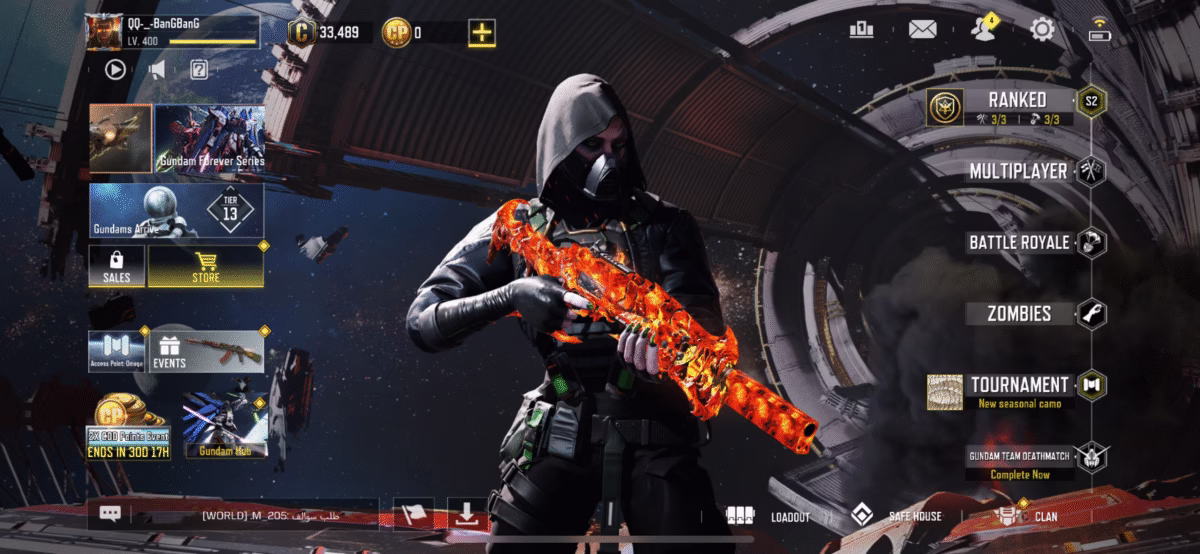
Task: Check the mail envelope icon
Action: [x=922, y=29]
